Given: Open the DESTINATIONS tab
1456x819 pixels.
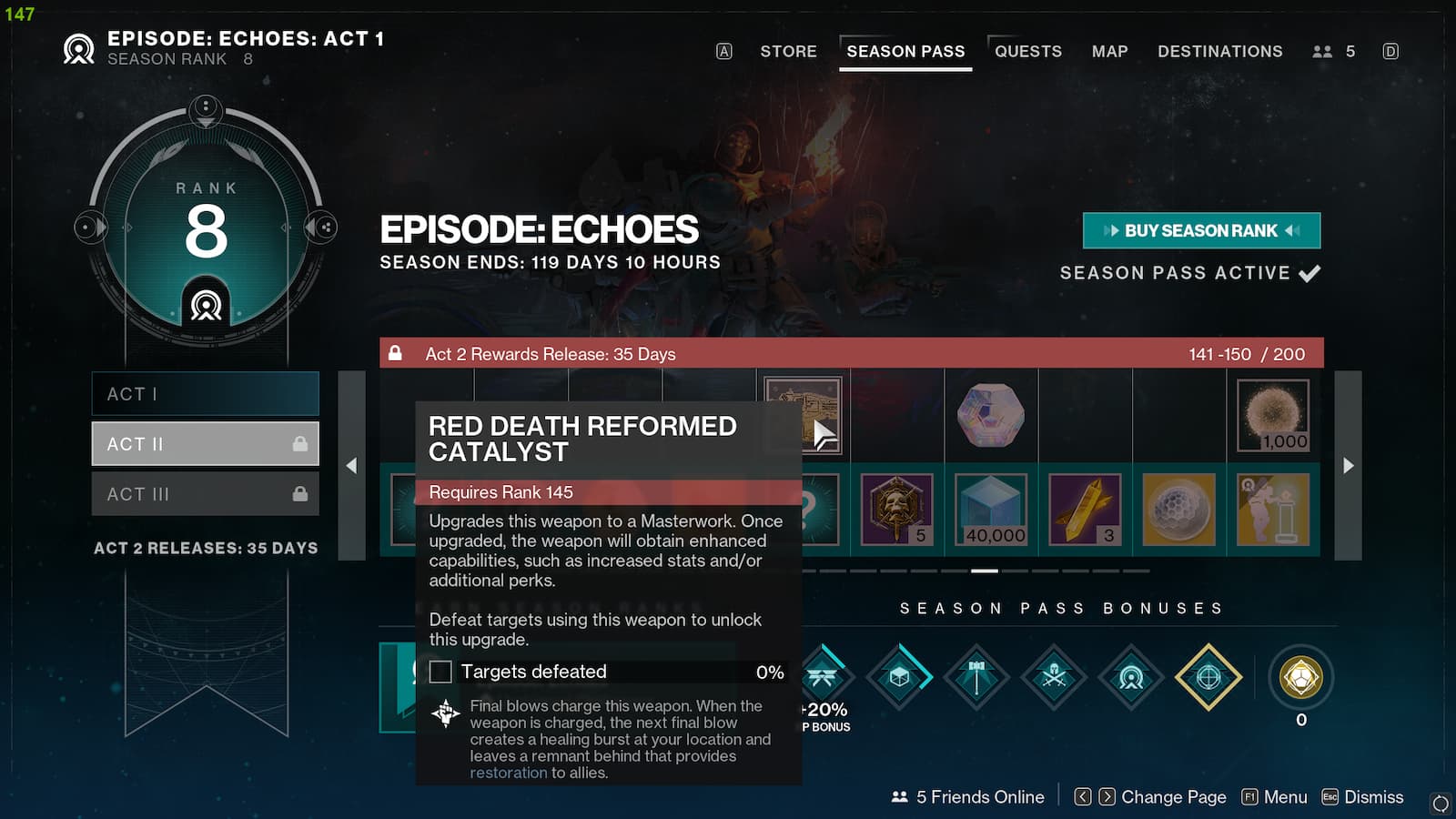Looking at the screenshot, I should [x=1219, y=51].
